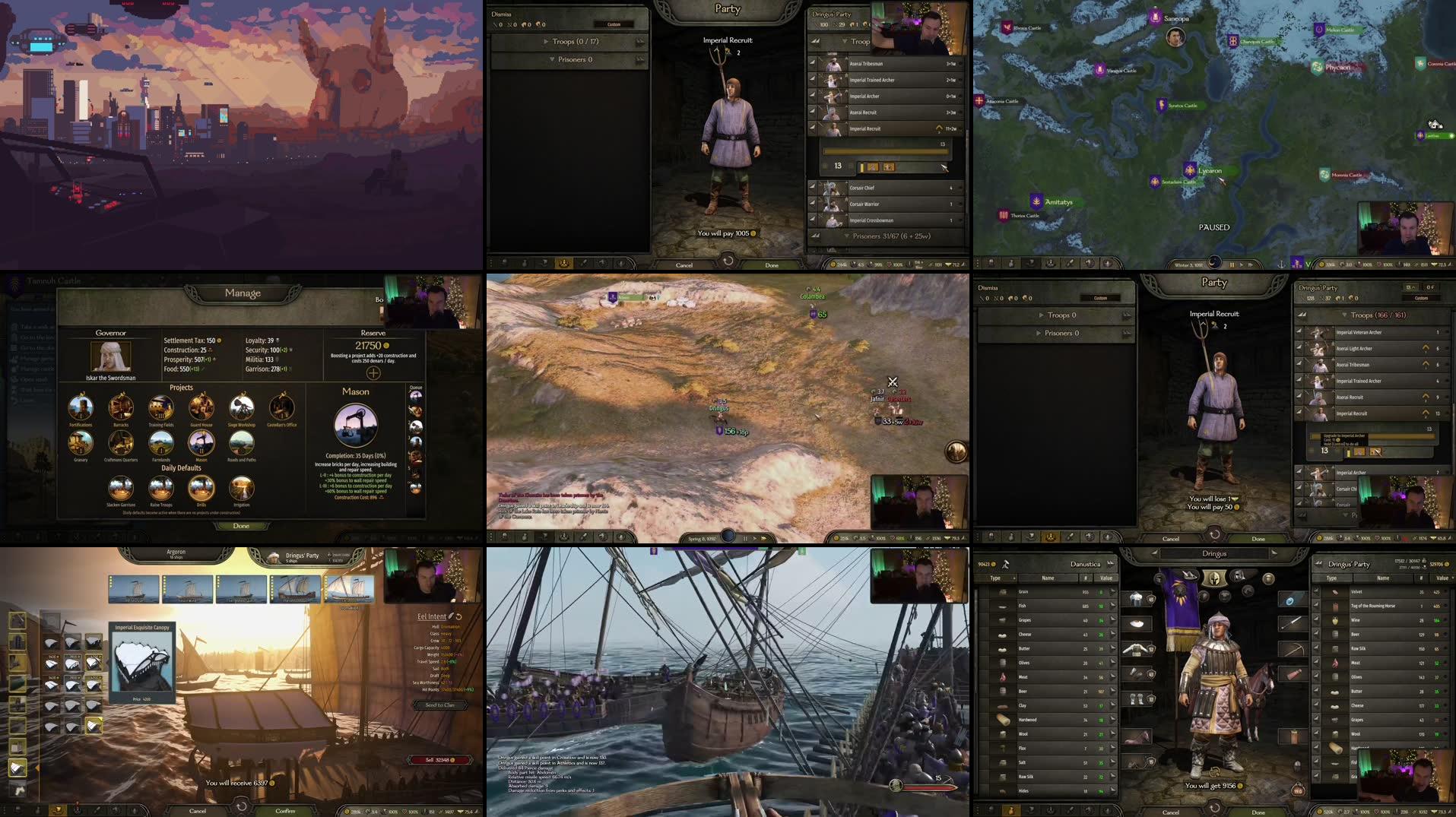Toggle the upgrade arrow for Imperial Recruit
Image resolution: width=1456 pixels, height=817 pixels.
[940, 128]
